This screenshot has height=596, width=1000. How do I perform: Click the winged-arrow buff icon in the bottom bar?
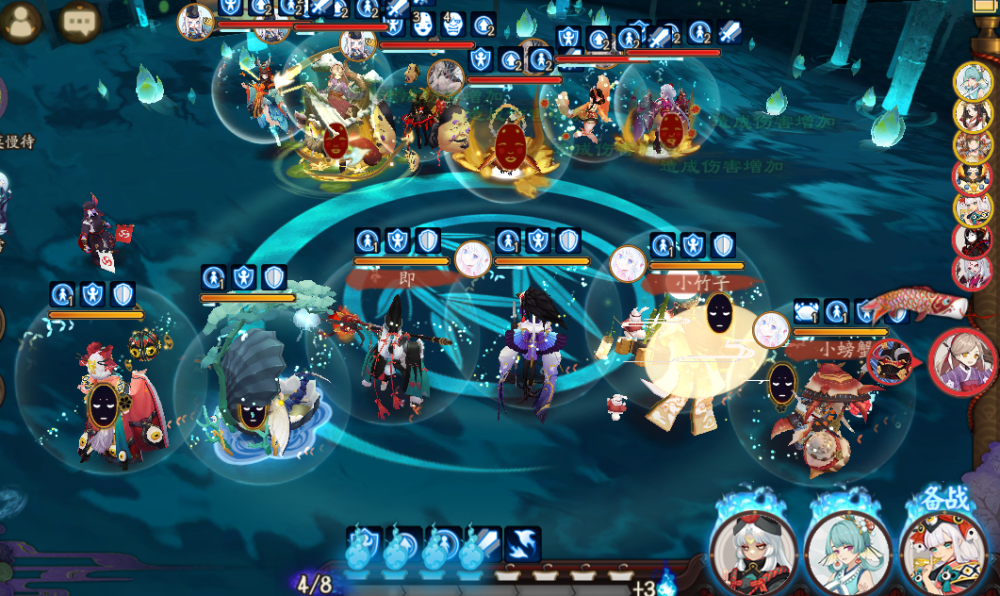pos(522,544)
